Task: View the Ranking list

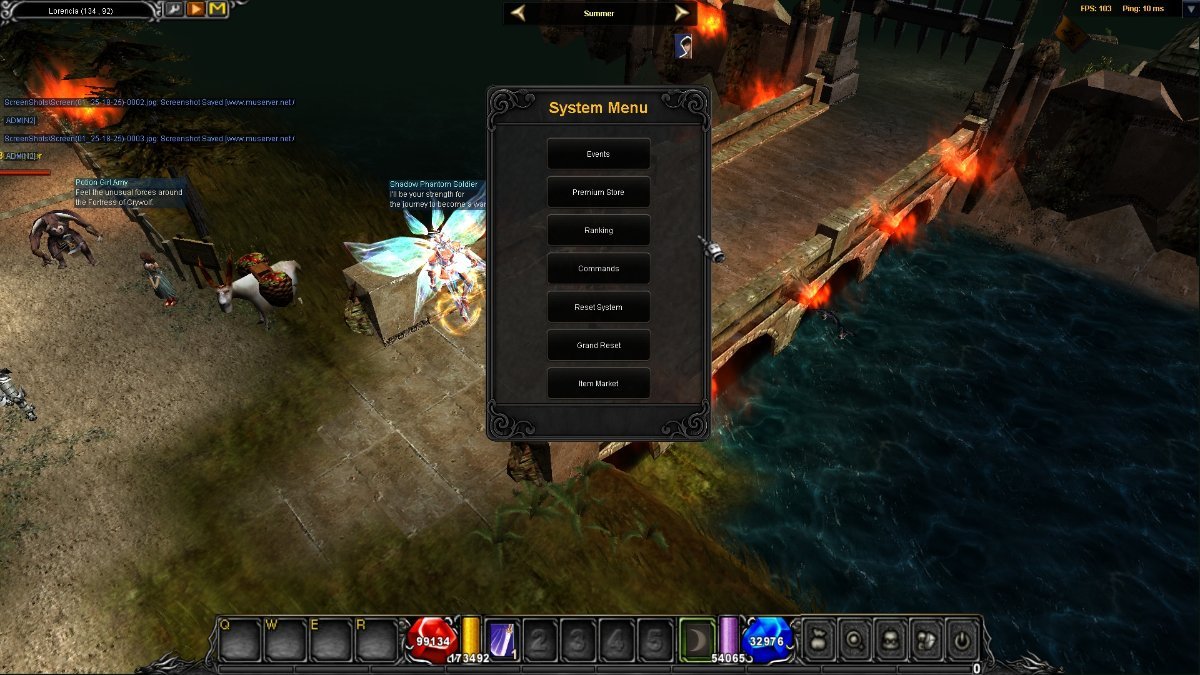Action: (598, 230)
